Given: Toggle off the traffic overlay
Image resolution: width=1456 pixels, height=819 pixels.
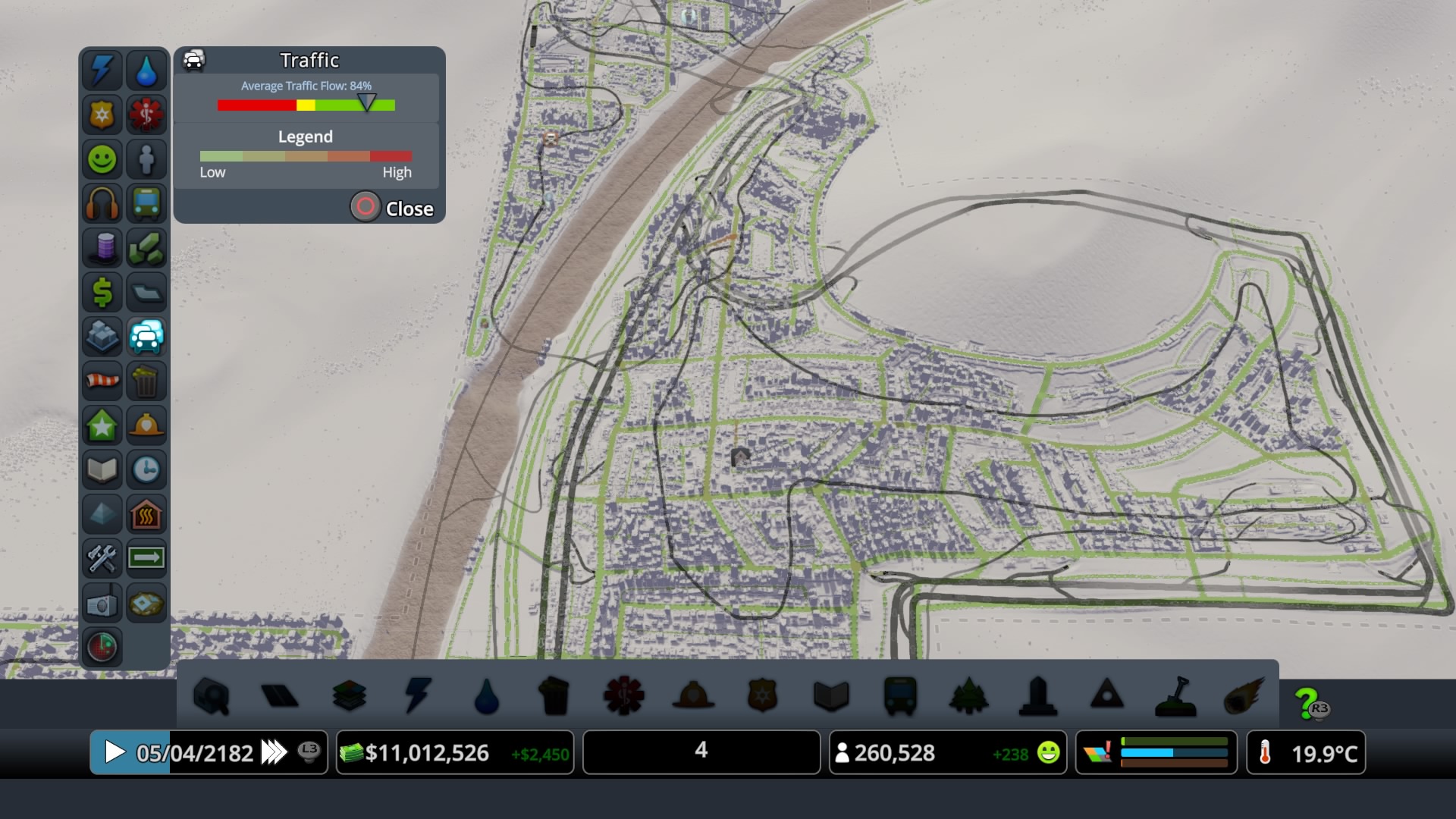Looking at the screenshot, I should [x=147, y=337].
